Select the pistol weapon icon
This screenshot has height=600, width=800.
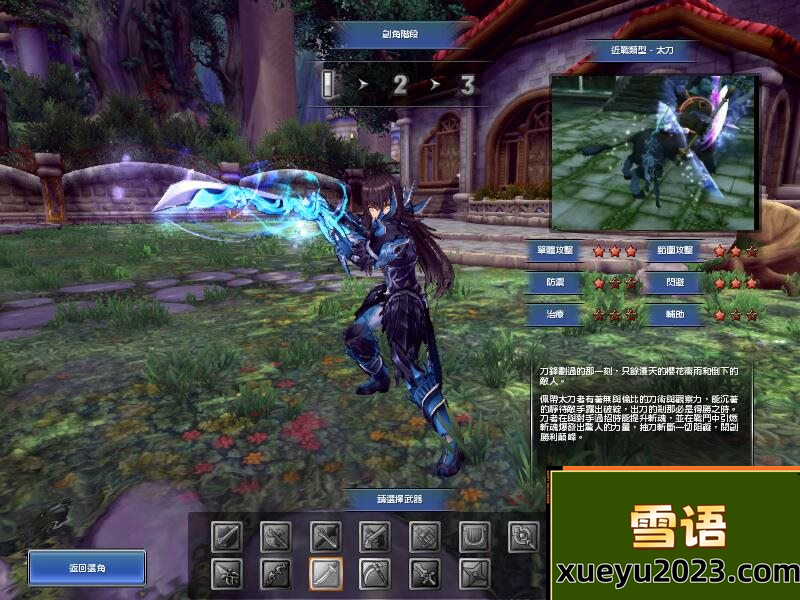(375, 537)
